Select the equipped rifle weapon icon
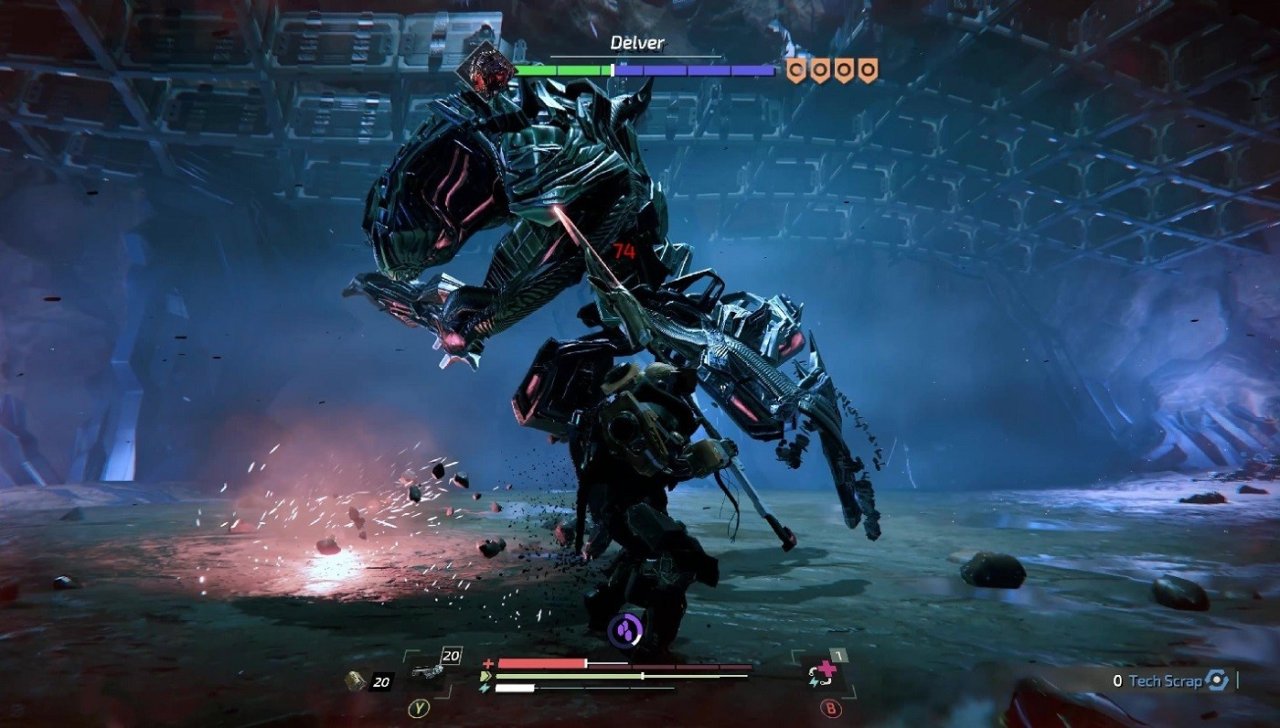The height and width of the screenshot is (728, 1280). tap(426, 669)
